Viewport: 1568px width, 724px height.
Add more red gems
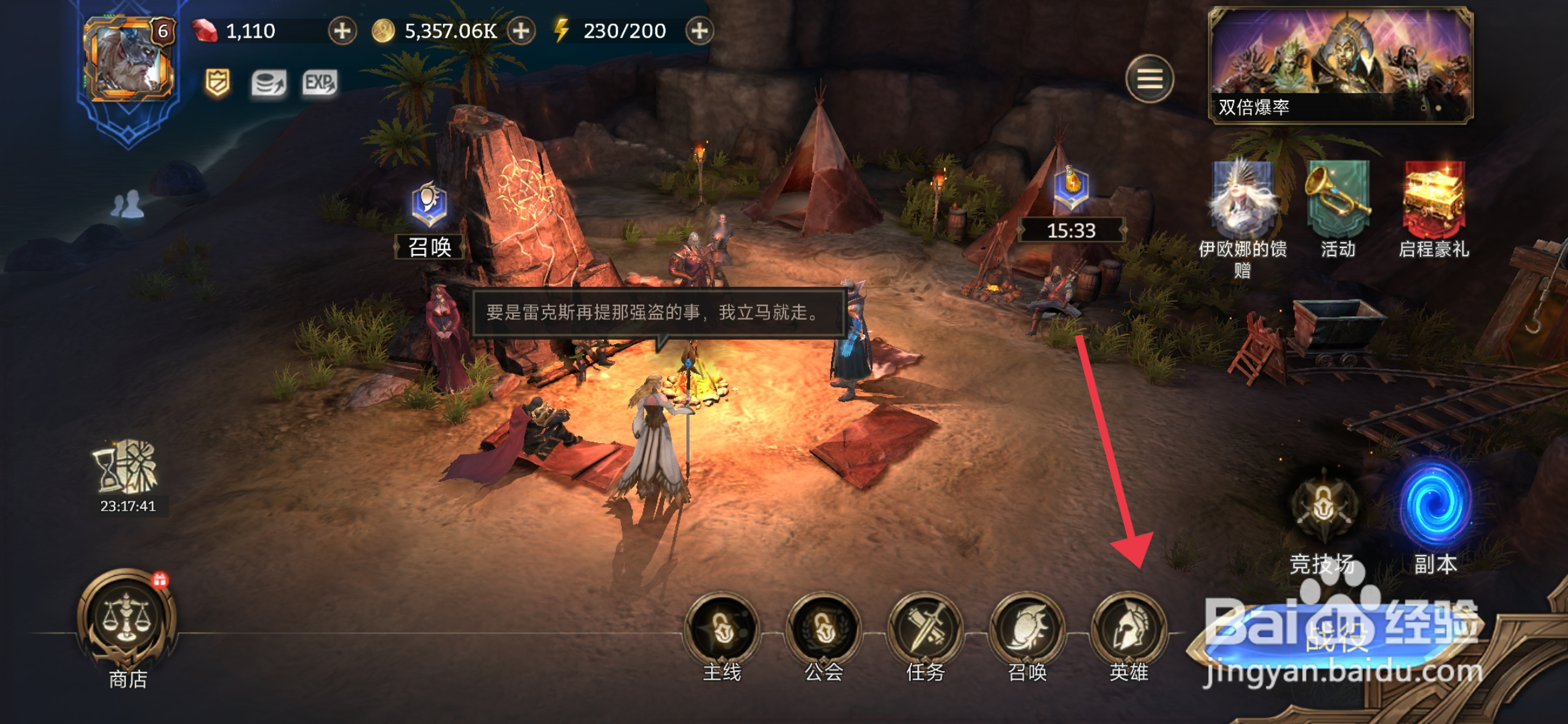click(x=342, y=31)
